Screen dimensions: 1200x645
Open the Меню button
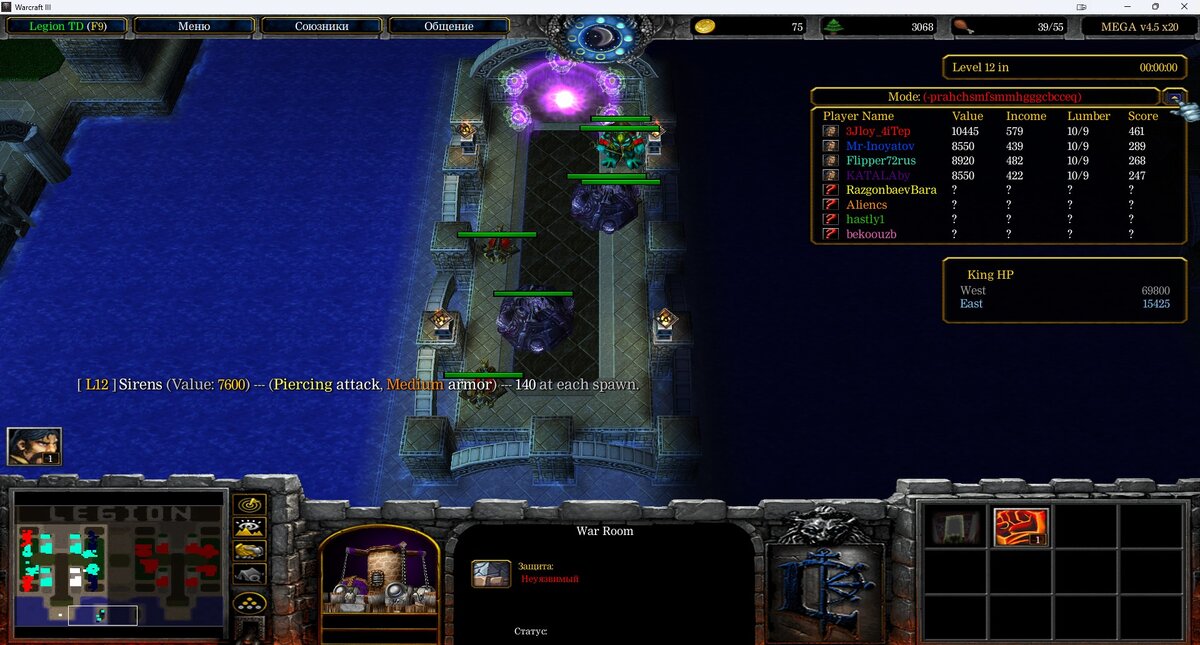[193, 26]
